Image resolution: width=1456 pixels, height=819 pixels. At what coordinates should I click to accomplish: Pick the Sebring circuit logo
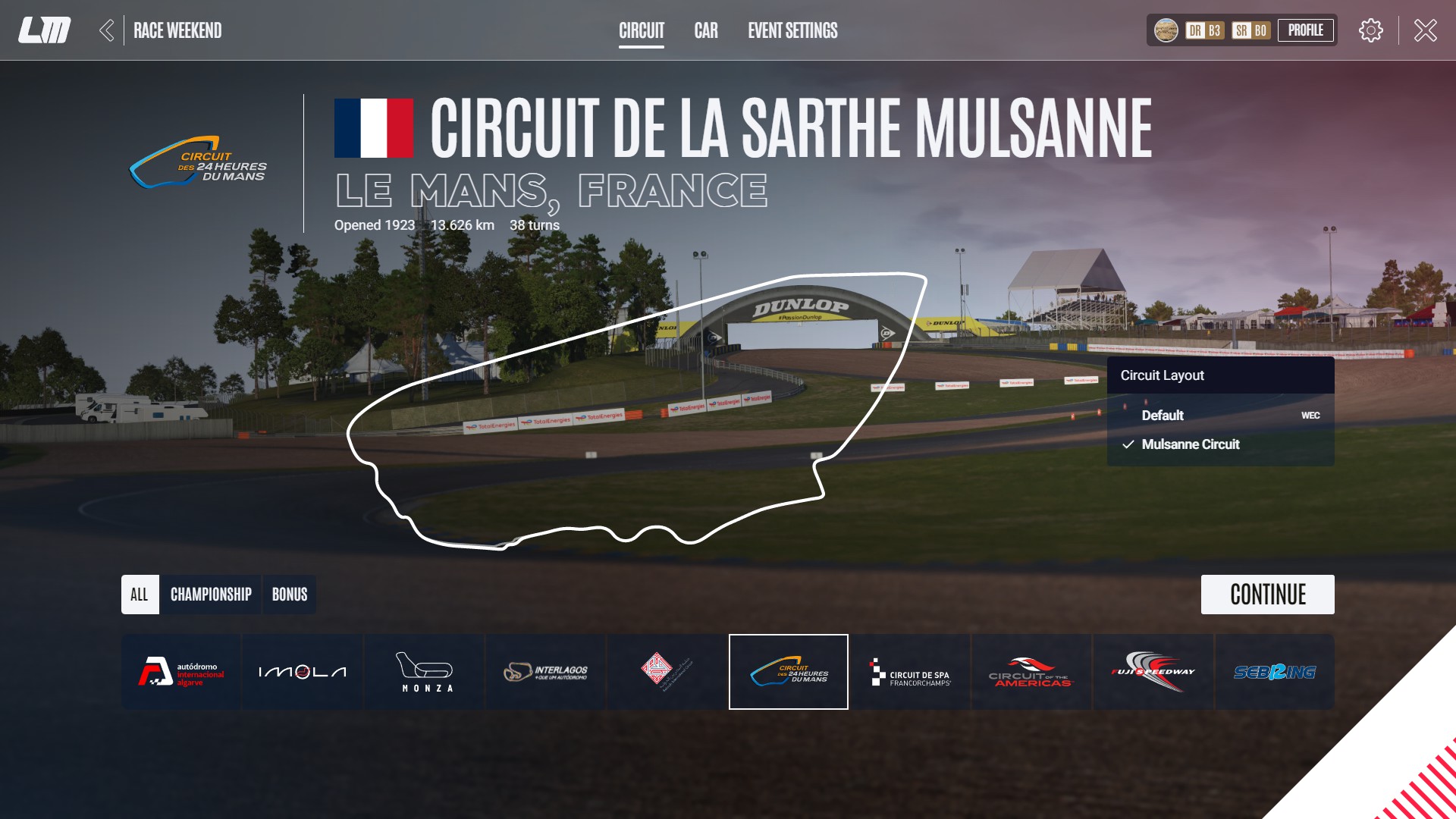tap(1275, 671)
